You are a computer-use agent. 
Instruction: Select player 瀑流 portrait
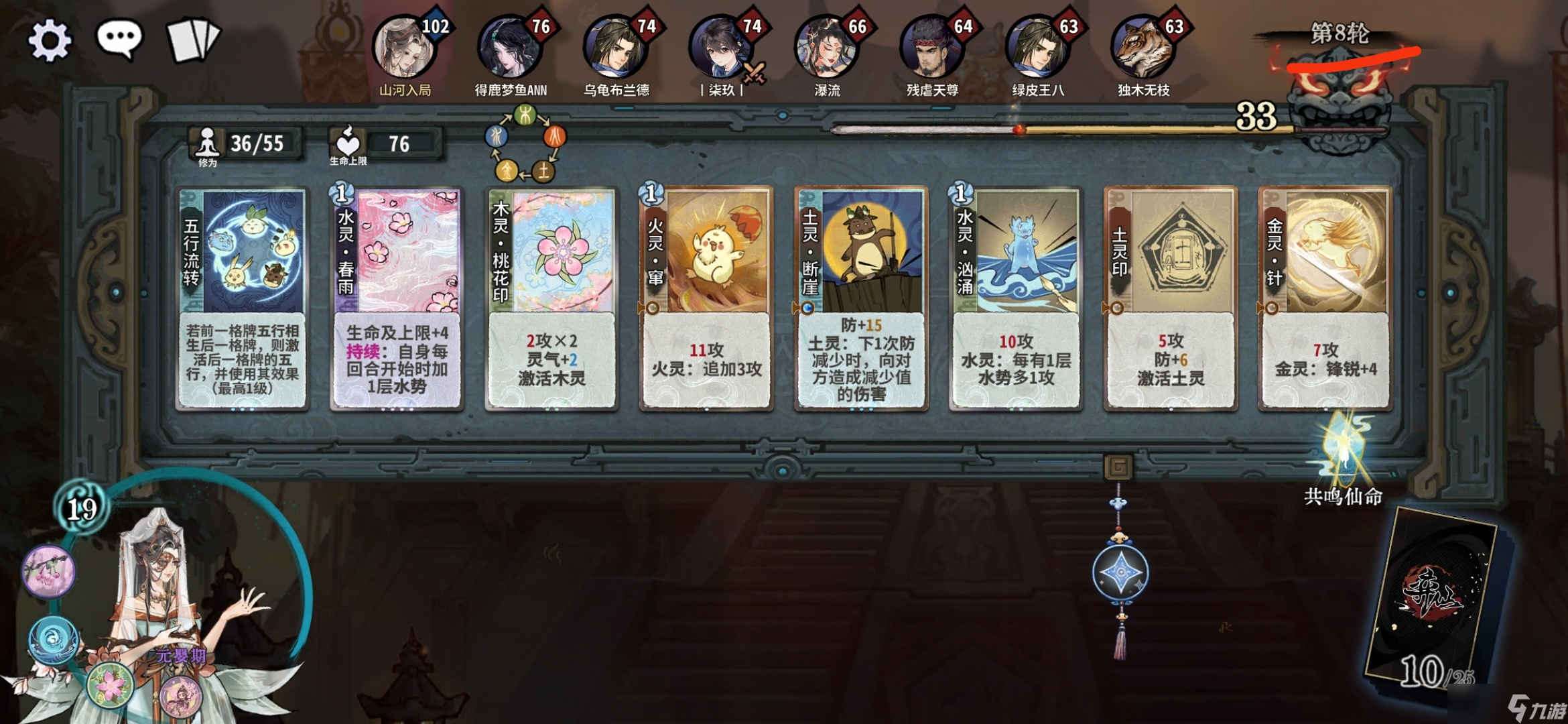[827, 48]
